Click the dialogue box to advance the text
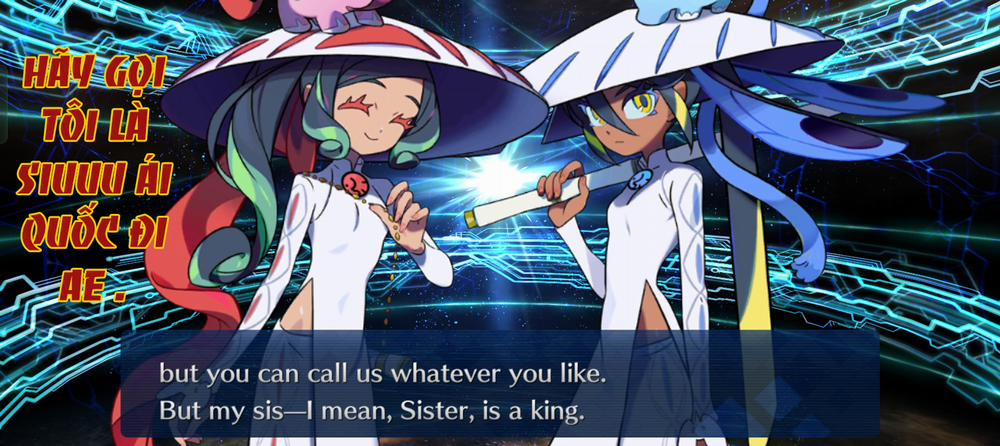 pos(500,390)
